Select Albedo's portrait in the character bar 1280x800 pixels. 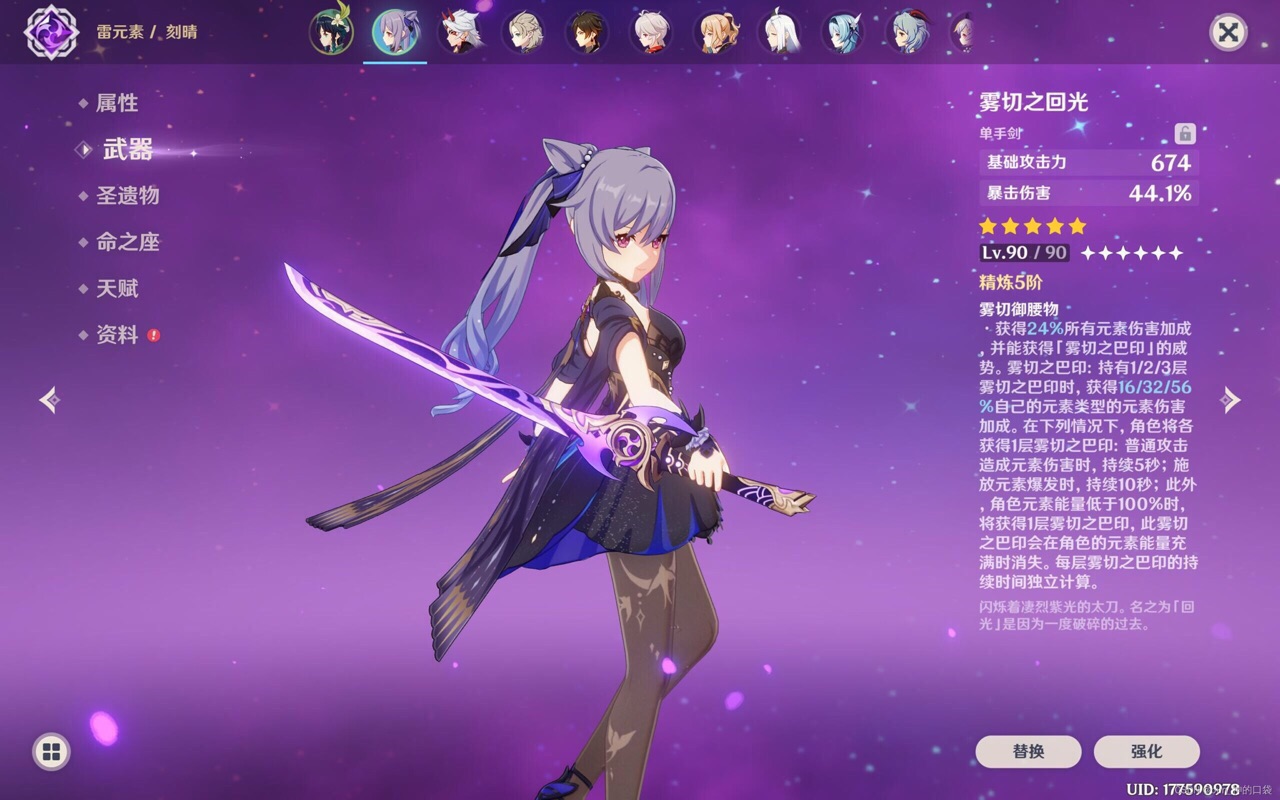point(523,32)
